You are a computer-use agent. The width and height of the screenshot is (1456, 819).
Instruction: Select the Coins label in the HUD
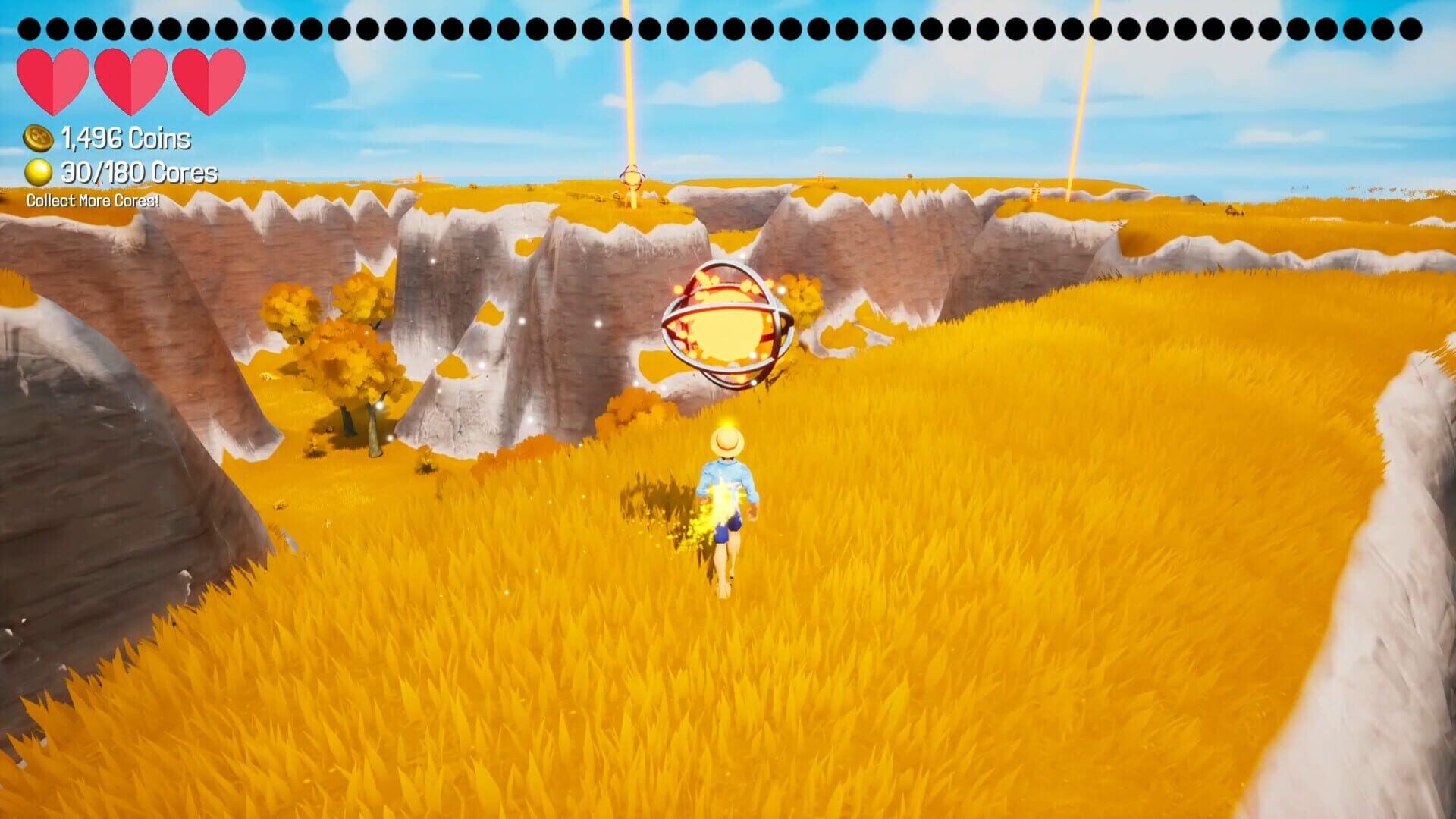[159, 139]
